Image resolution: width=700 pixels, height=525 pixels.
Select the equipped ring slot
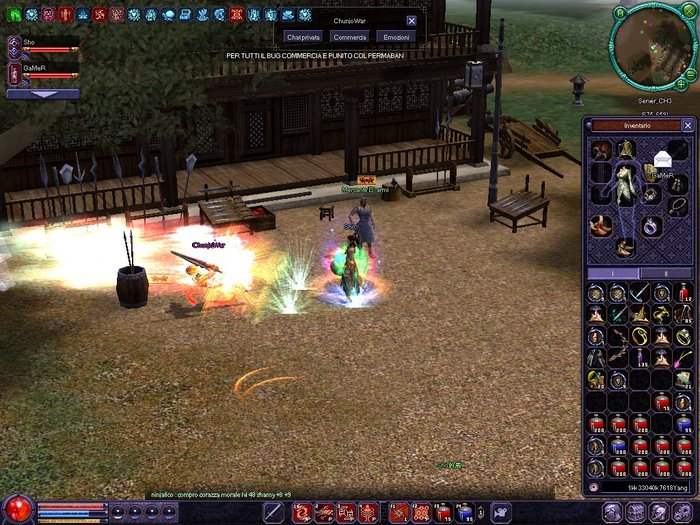pyautogui.click(x=651, y=225)
